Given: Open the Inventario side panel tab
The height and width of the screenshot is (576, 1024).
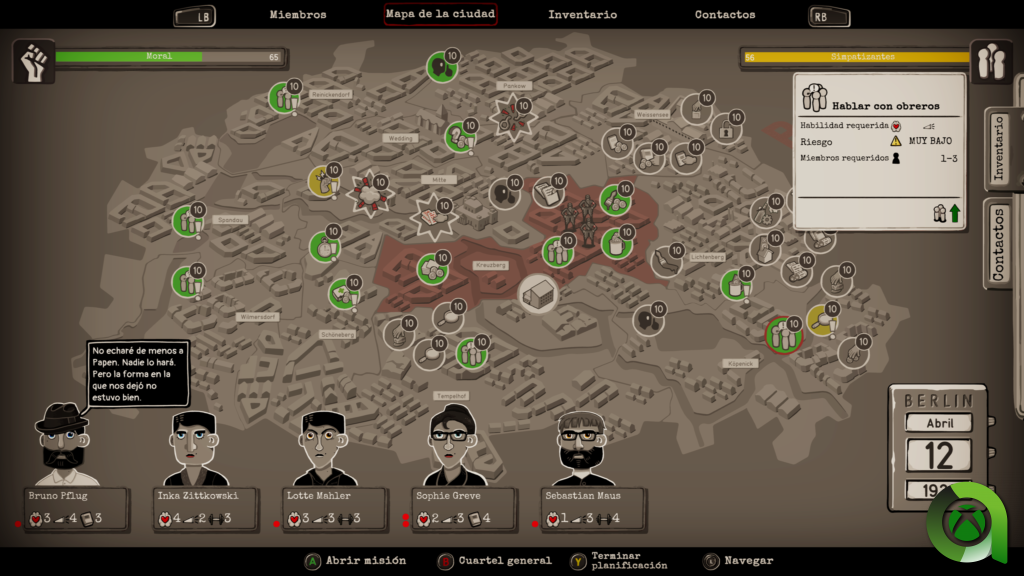Looking at the screenshot, I should coord(999,148).
